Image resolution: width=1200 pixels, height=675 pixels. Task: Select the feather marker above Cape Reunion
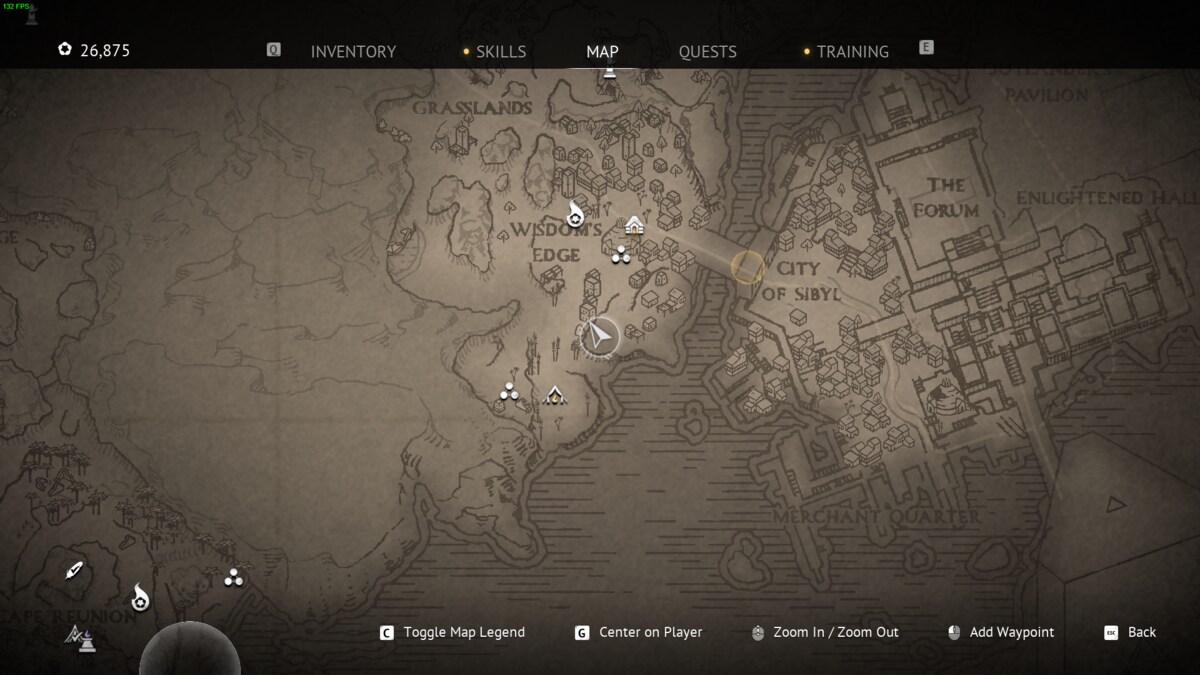tap(73, 571)
